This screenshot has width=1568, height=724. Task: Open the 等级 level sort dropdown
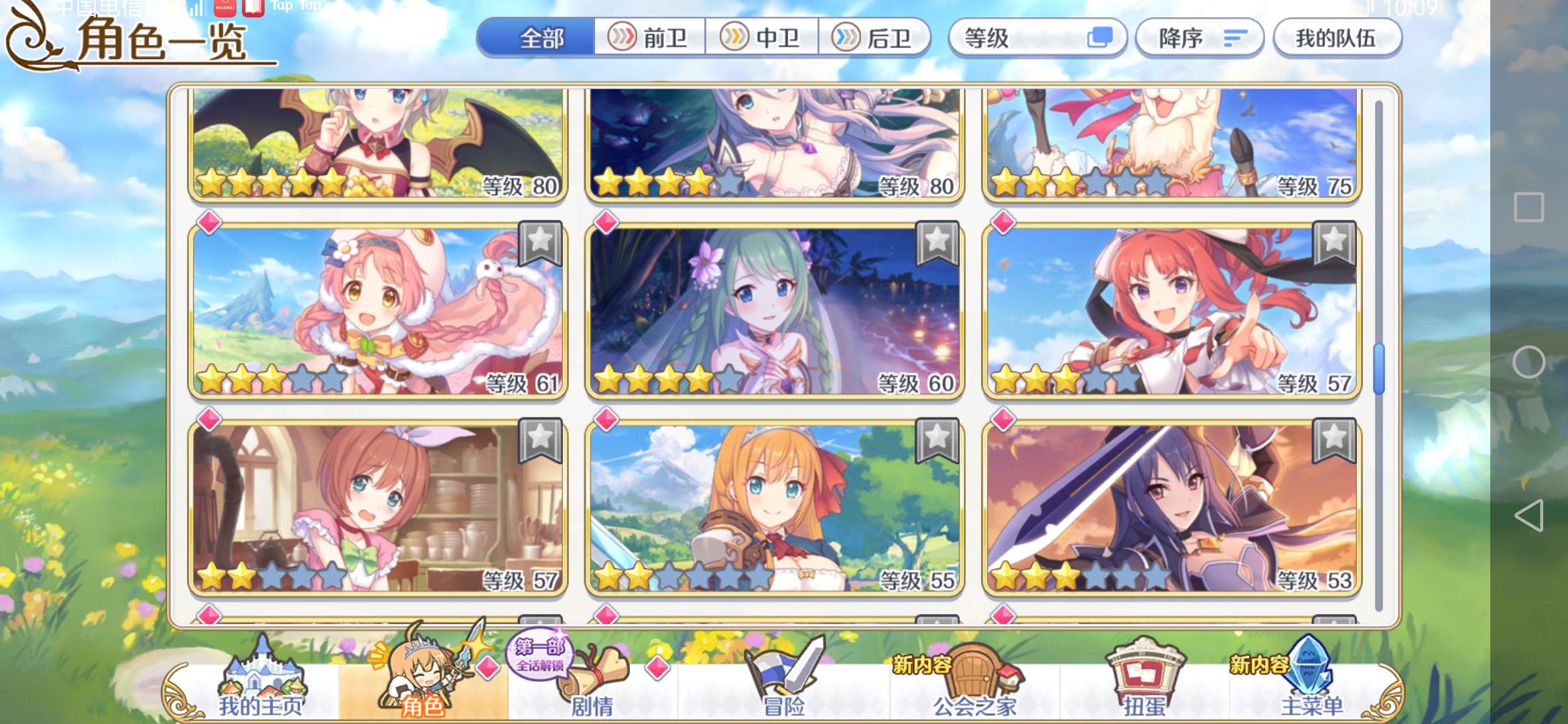1037,38
